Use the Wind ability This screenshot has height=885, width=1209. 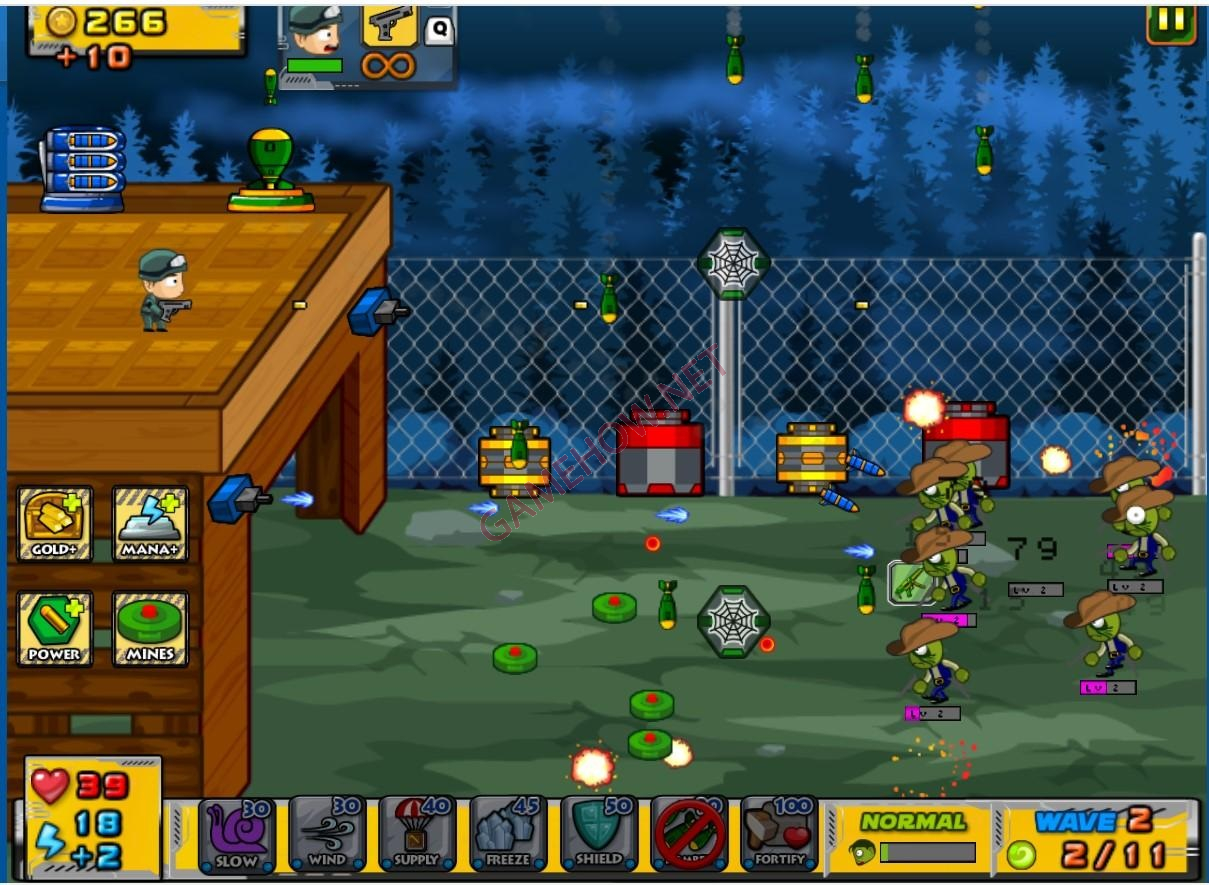pyautogui.click(x=327, y=833)
